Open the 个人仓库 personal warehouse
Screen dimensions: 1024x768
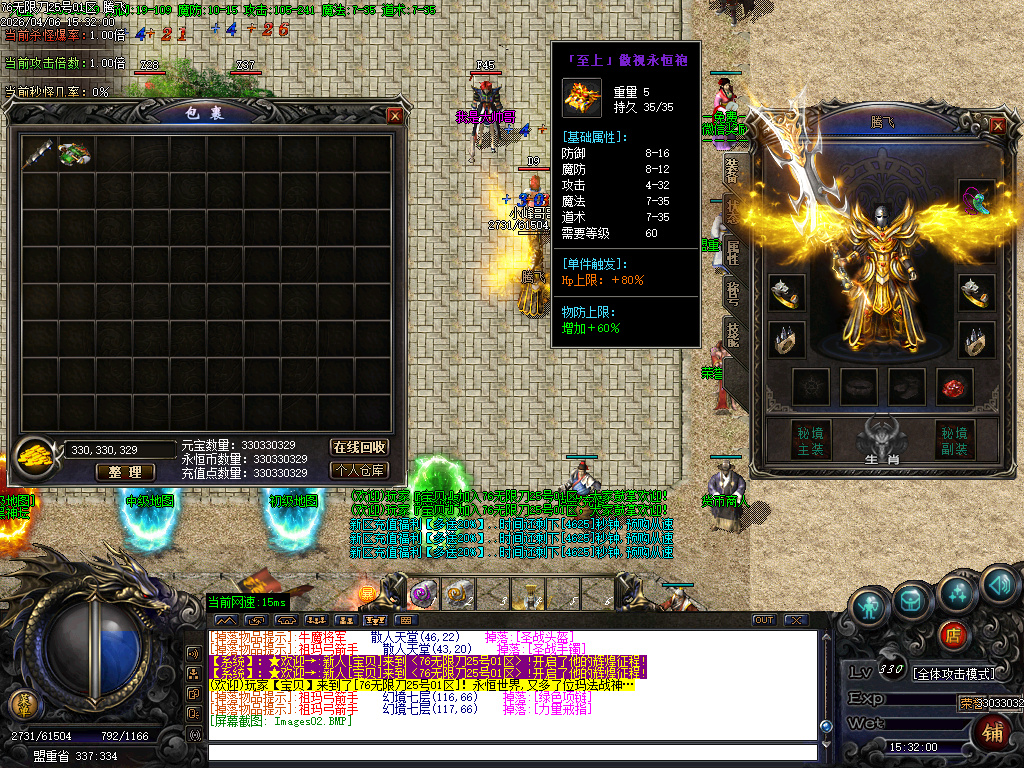click(x=359, y=470)
